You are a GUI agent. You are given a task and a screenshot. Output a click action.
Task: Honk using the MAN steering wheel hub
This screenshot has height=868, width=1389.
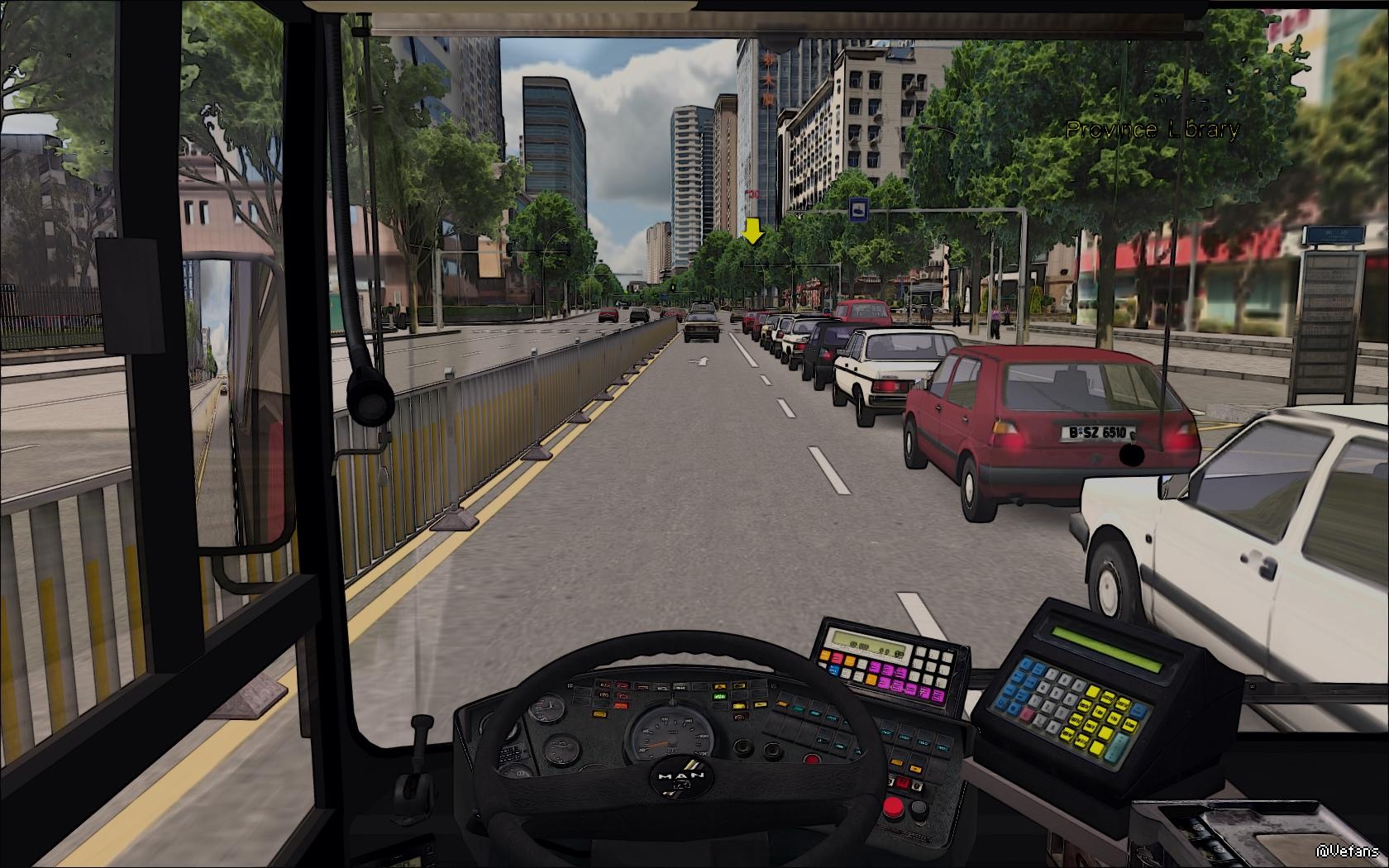tap(682, 777)
